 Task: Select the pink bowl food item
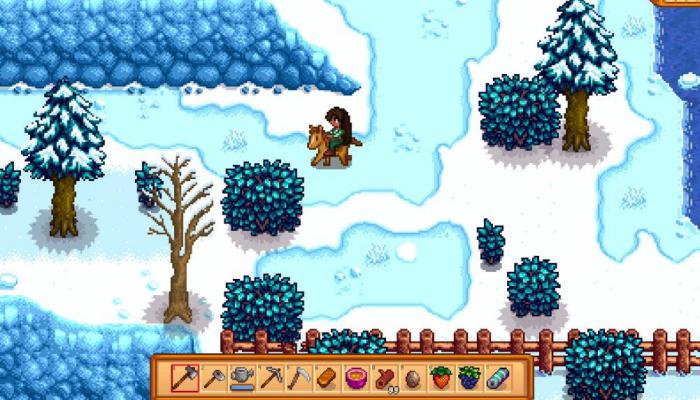[355, 377]
